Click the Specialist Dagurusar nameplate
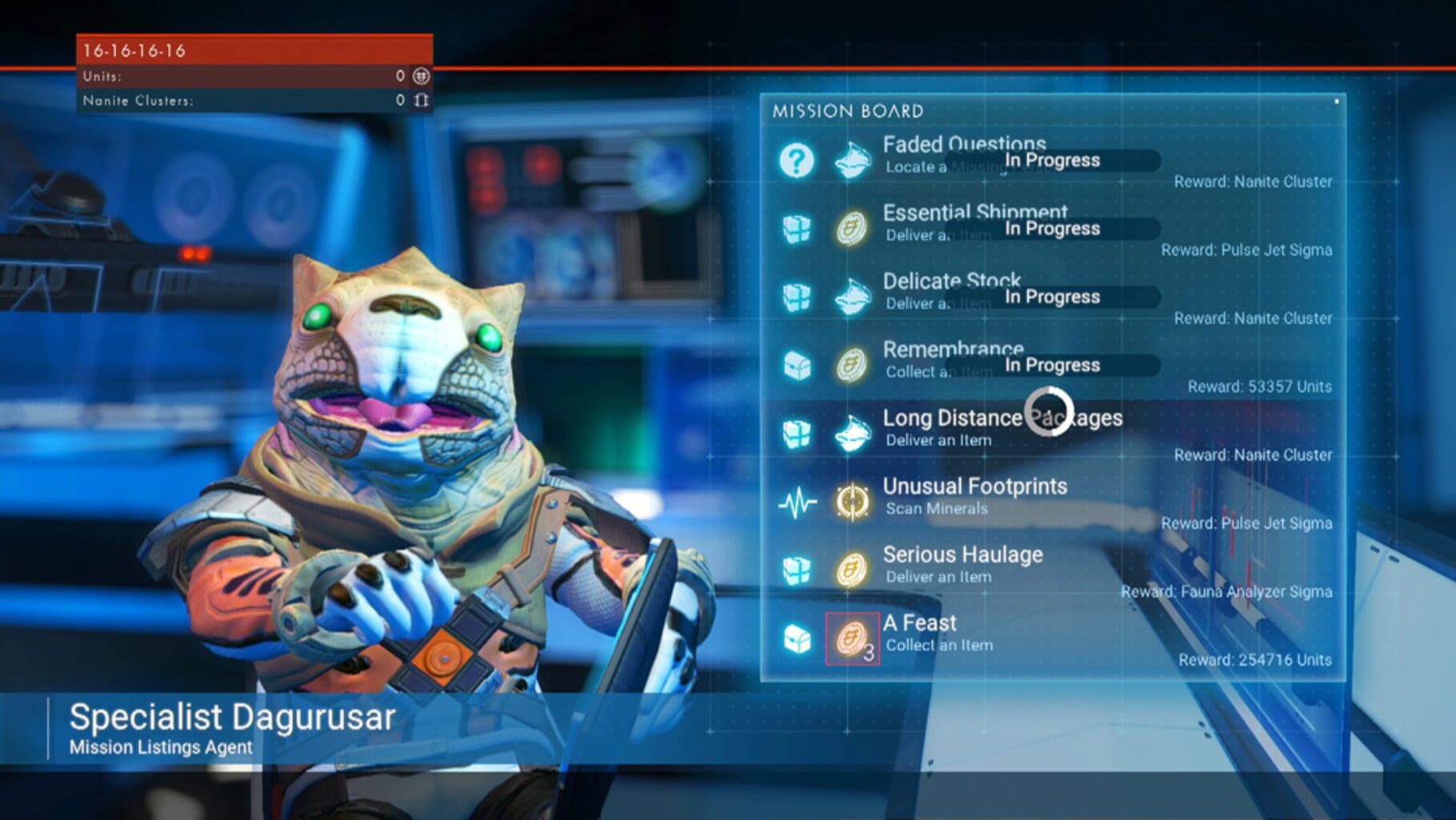This screenshot has height=820, width=1456. [230, 718]
